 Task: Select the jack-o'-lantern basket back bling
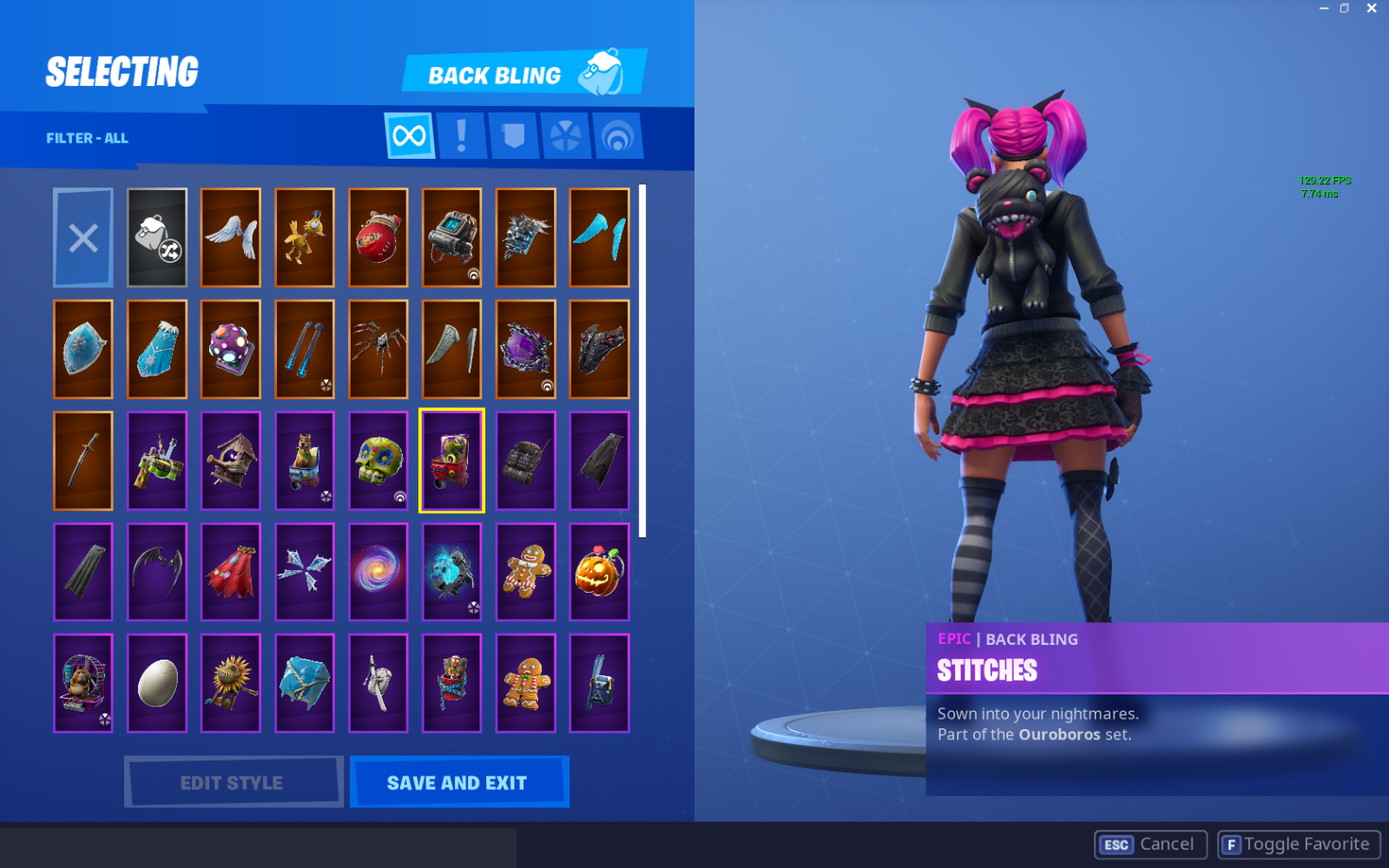tap(599, 572)
